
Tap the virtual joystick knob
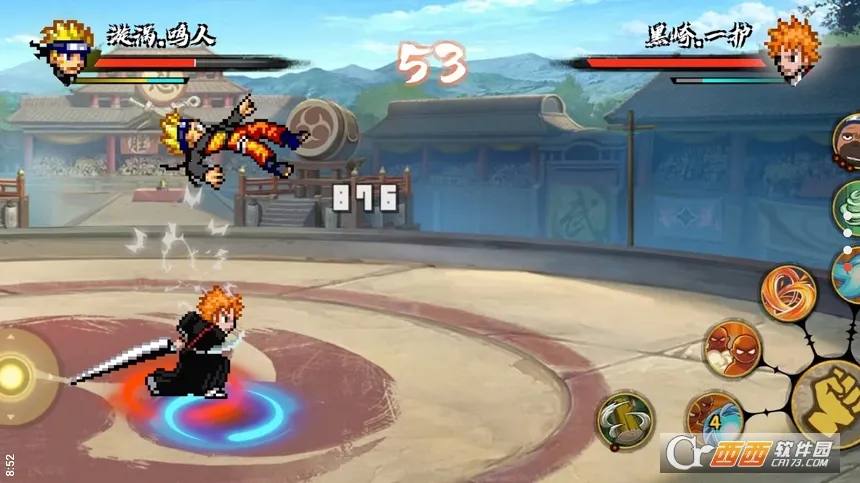(15, 376)
